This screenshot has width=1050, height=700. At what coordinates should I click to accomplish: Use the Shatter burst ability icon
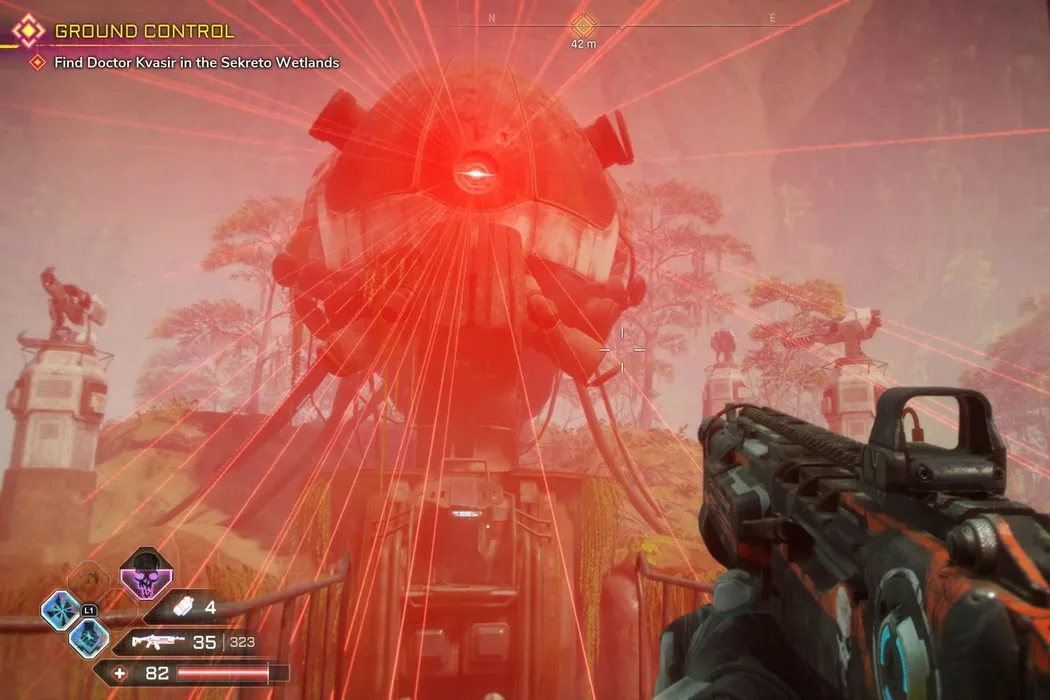[60, 611]
